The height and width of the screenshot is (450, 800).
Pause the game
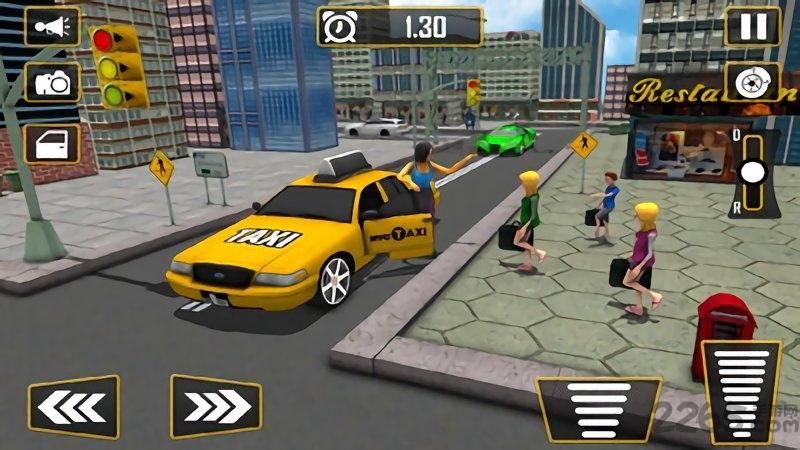(751, 26)
